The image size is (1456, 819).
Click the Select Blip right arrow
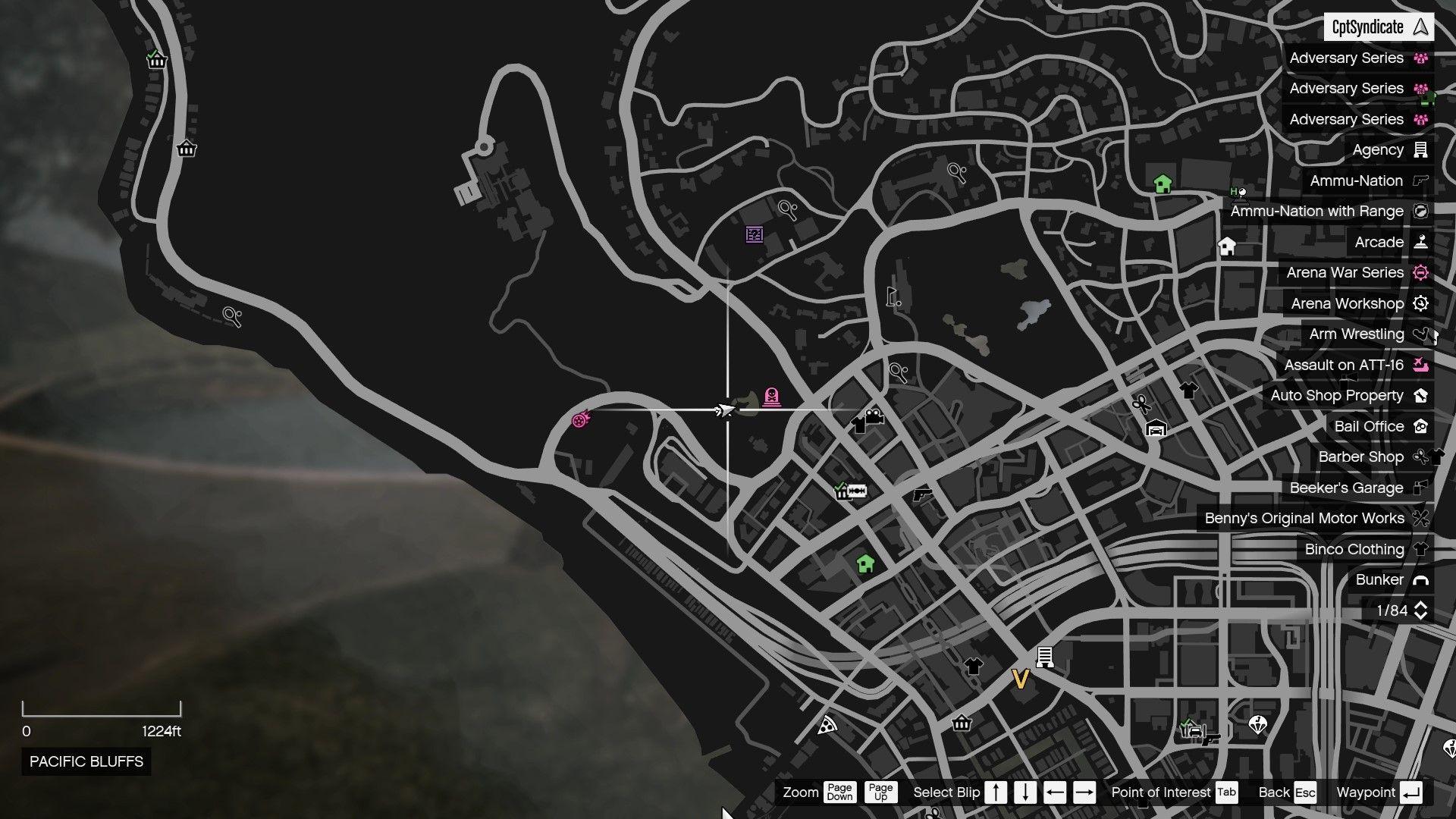point(1085,792)
